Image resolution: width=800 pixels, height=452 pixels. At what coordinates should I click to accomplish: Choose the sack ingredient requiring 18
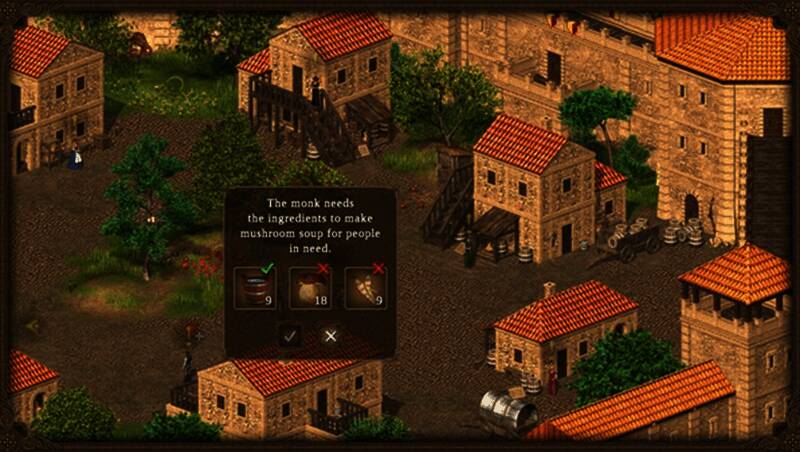309,287
